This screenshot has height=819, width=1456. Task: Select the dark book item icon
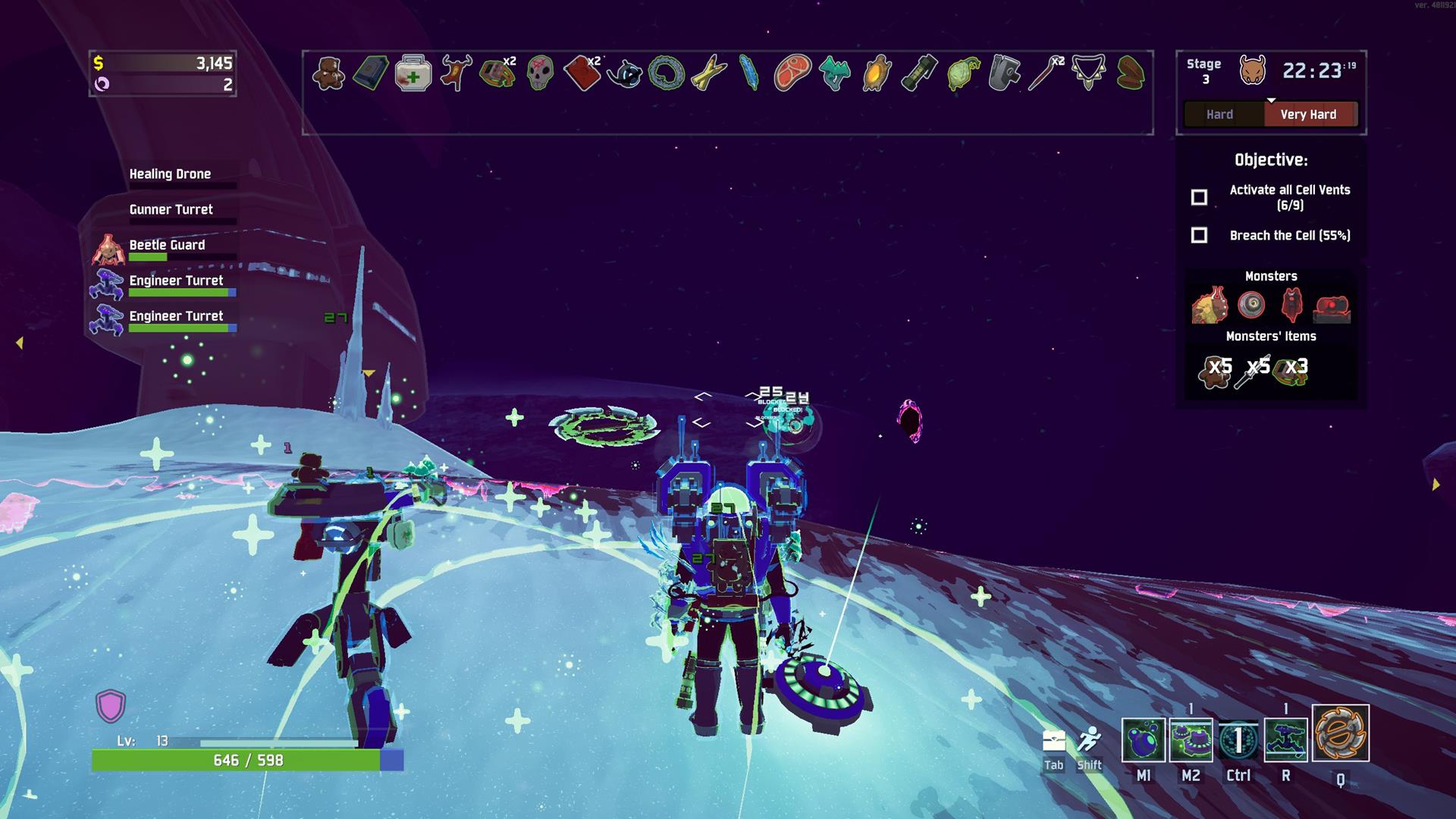[371, 74]
